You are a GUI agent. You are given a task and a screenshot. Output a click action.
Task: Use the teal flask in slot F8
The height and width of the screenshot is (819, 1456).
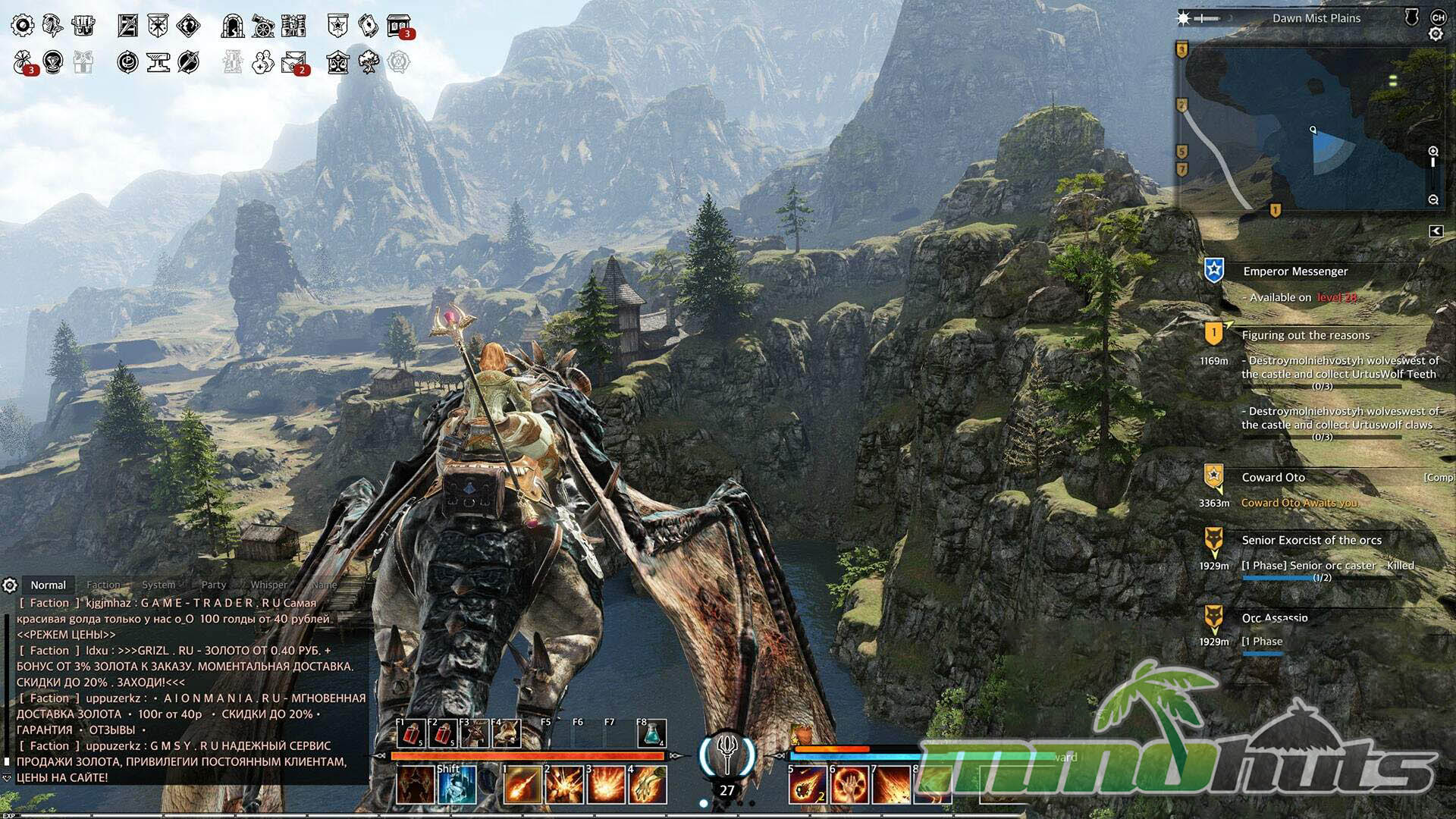651,734
